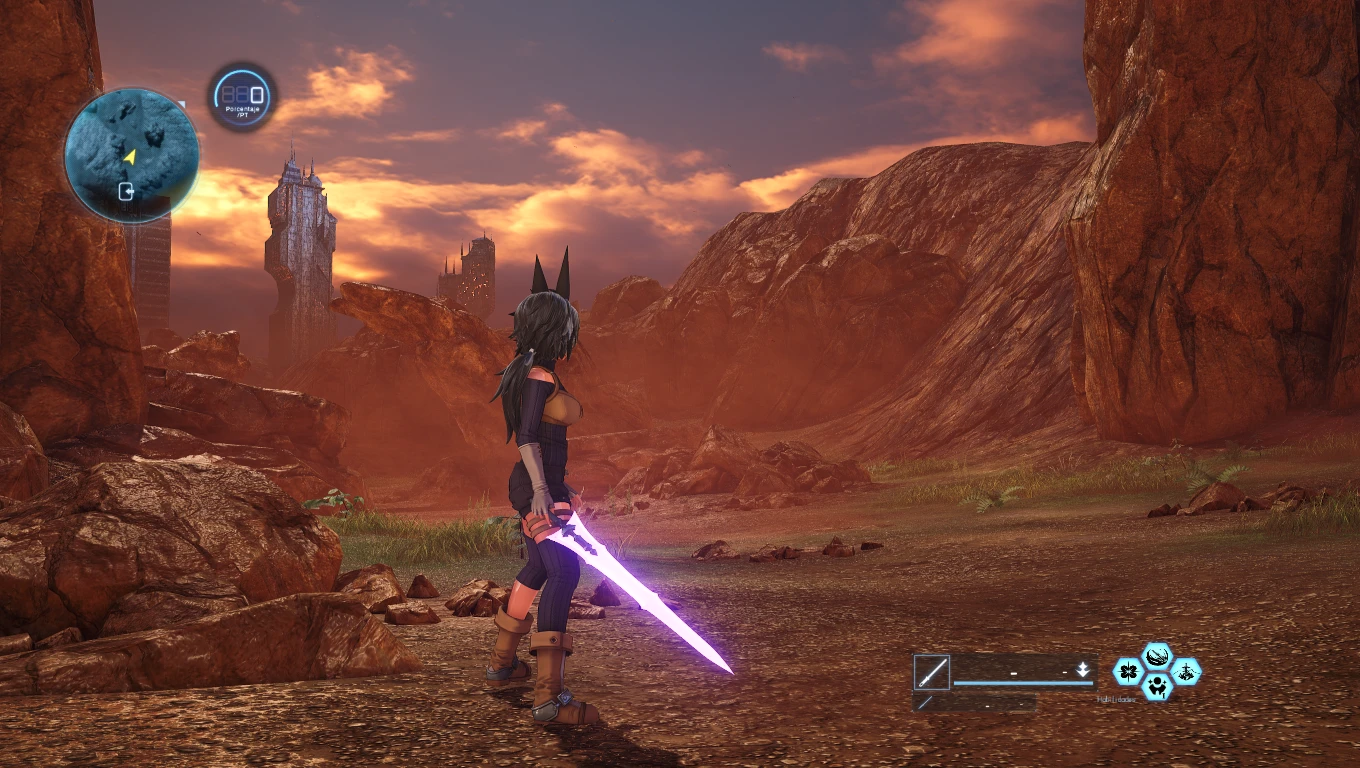Activate the sparkling figure buff skill

pos(1157,686)
